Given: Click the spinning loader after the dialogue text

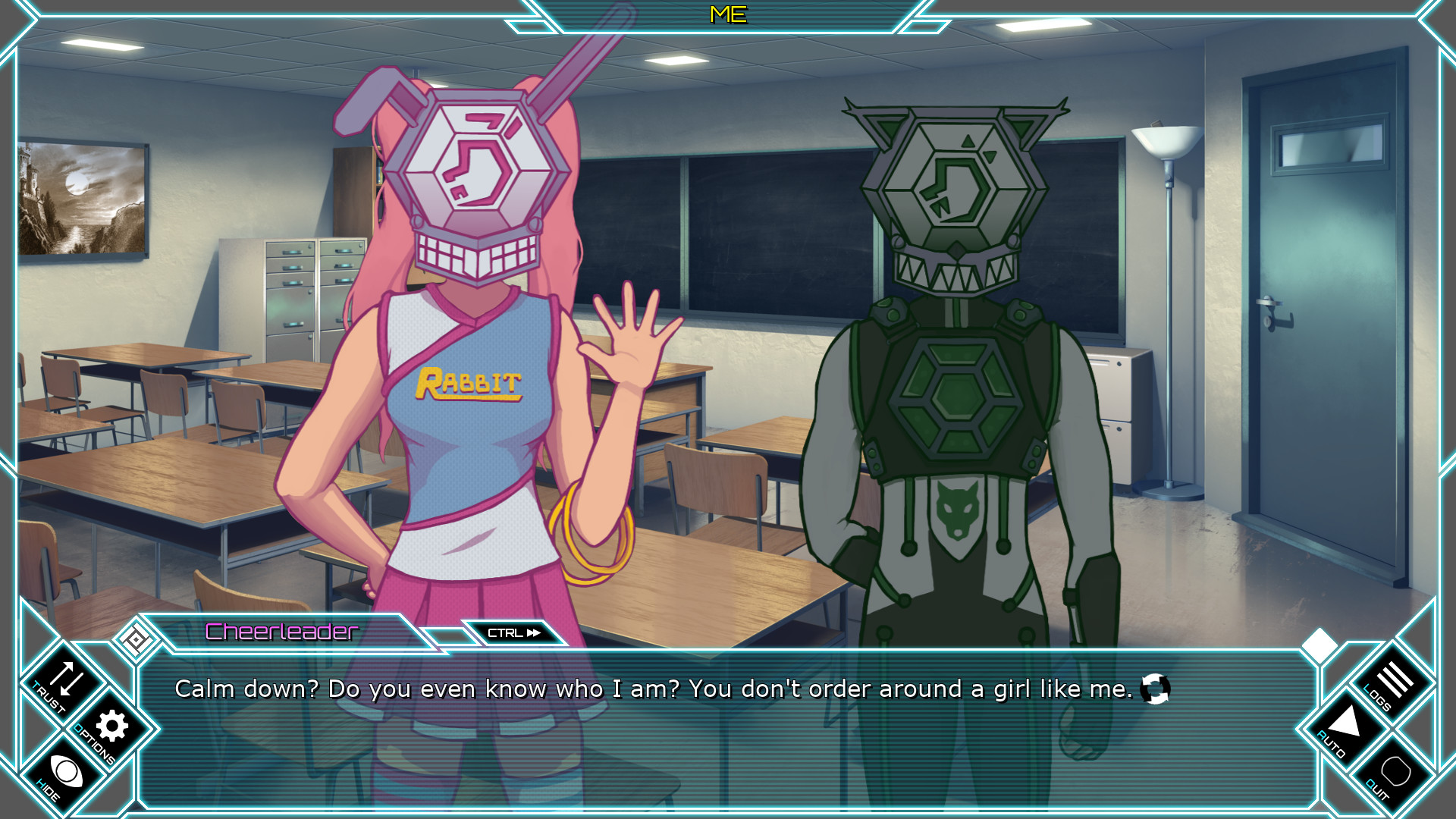Looking at the screenshot, I should point(1156,689).
